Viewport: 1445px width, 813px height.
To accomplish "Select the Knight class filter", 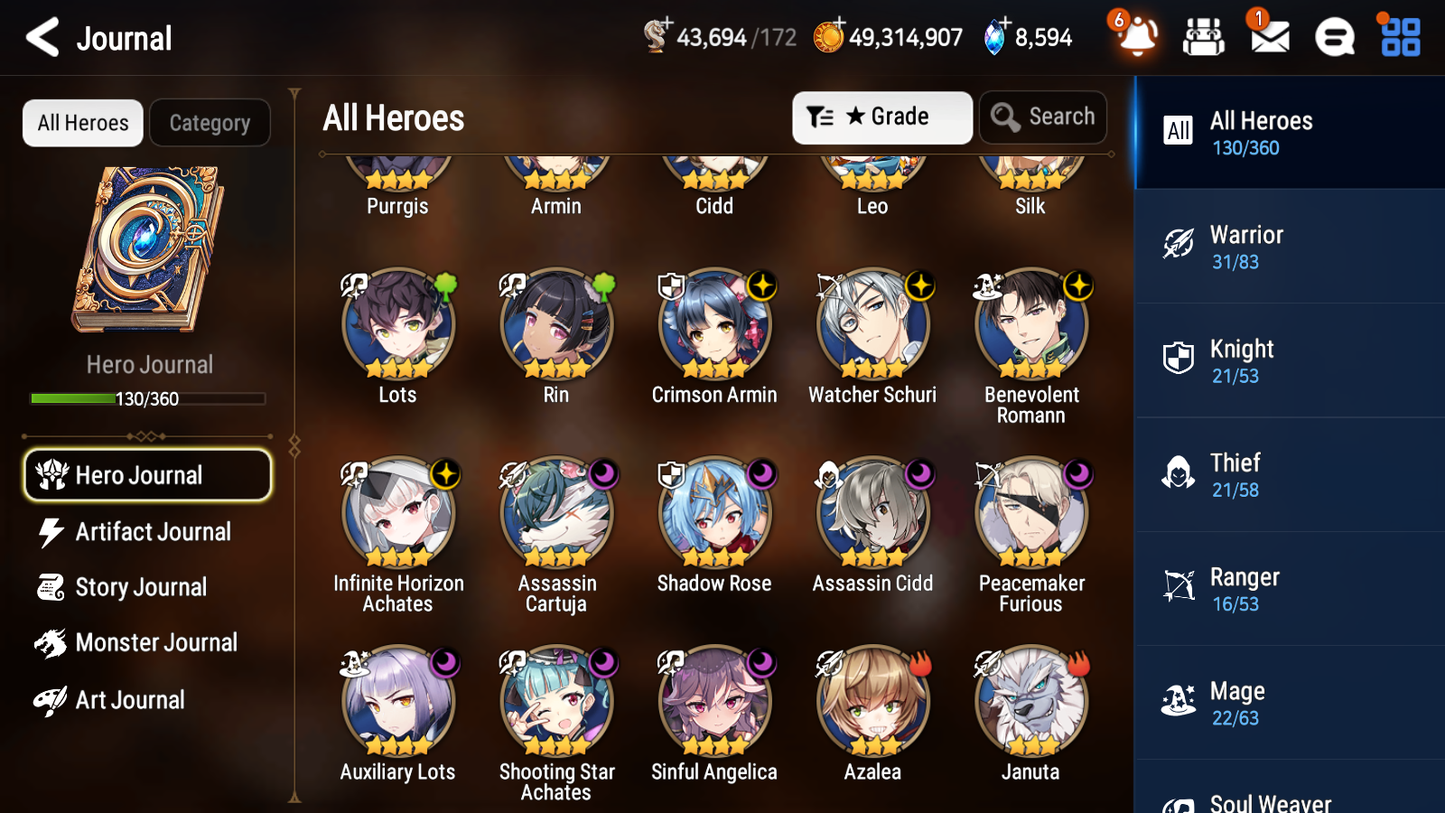I will pyautogui.click(x=1289, y=360).
